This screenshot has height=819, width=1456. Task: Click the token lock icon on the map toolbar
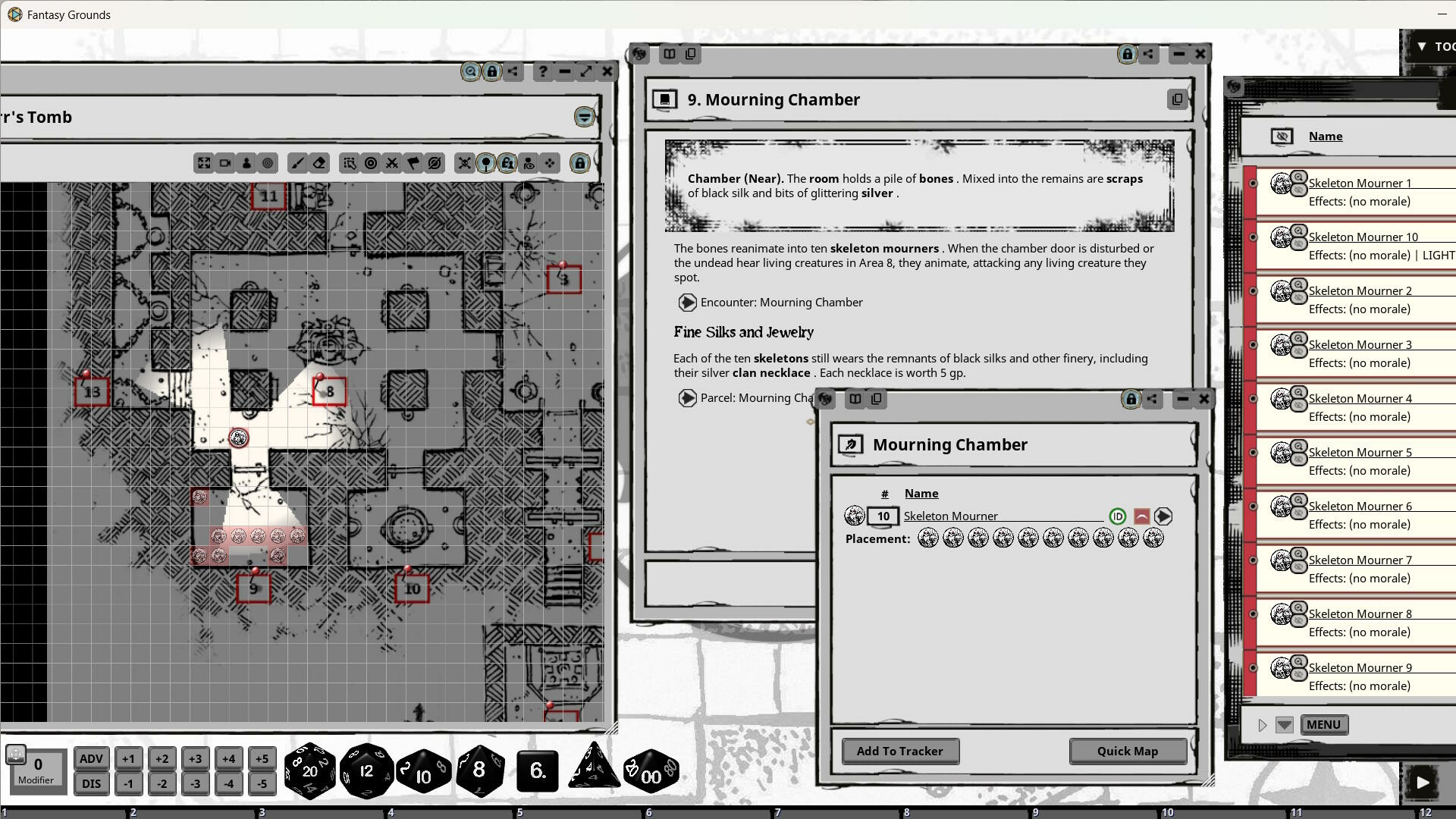pos(507,163)
